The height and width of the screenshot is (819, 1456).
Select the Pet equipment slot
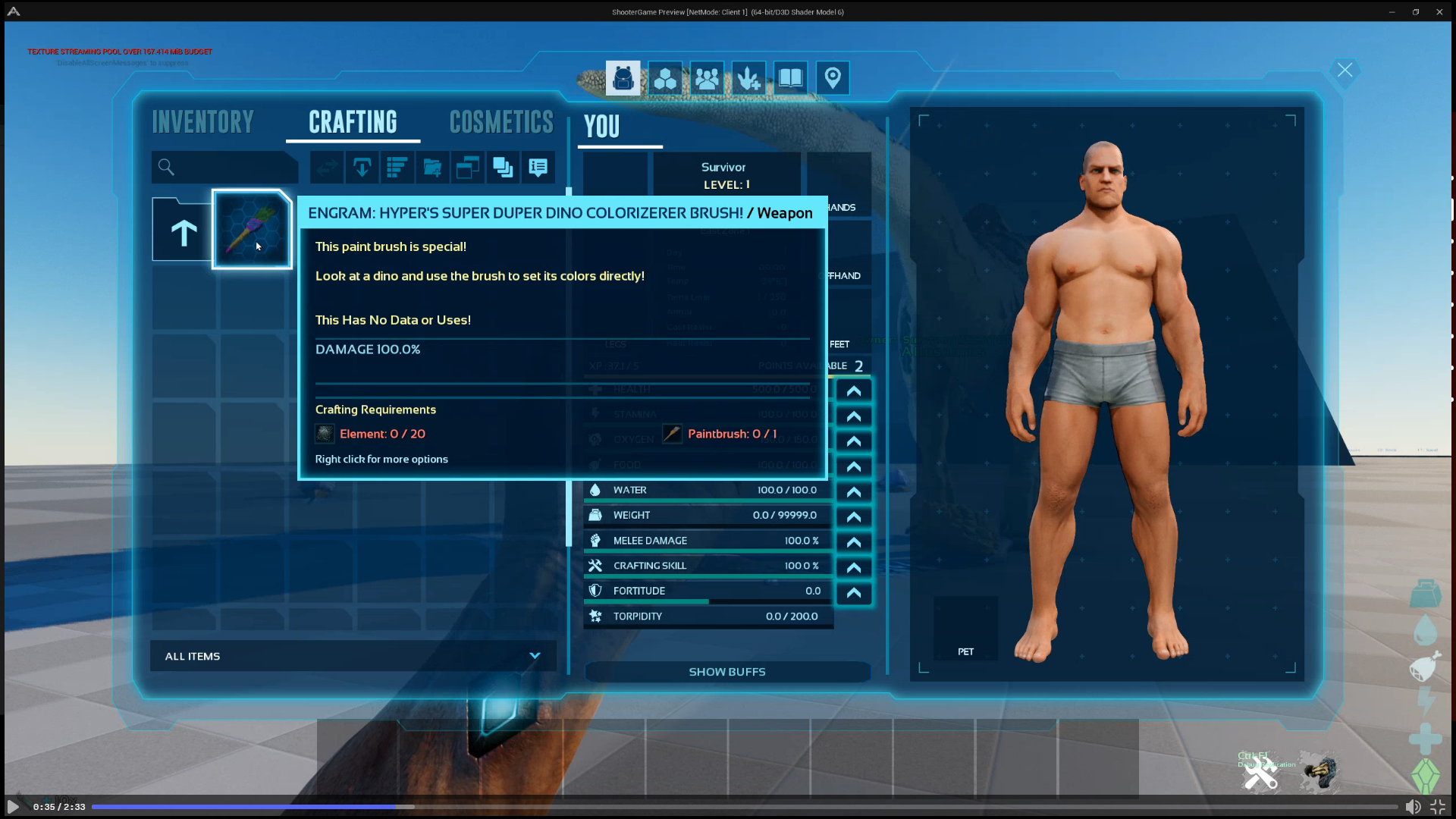pyautogui.click(x=965, y=628)
